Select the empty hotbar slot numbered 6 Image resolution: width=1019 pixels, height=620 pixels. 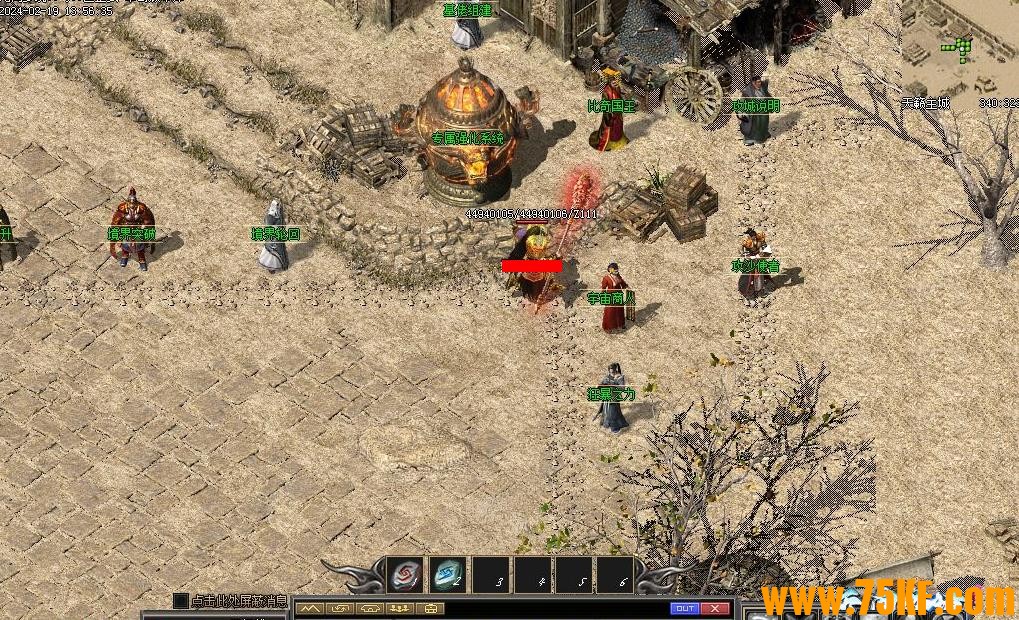tap(617, 576)
